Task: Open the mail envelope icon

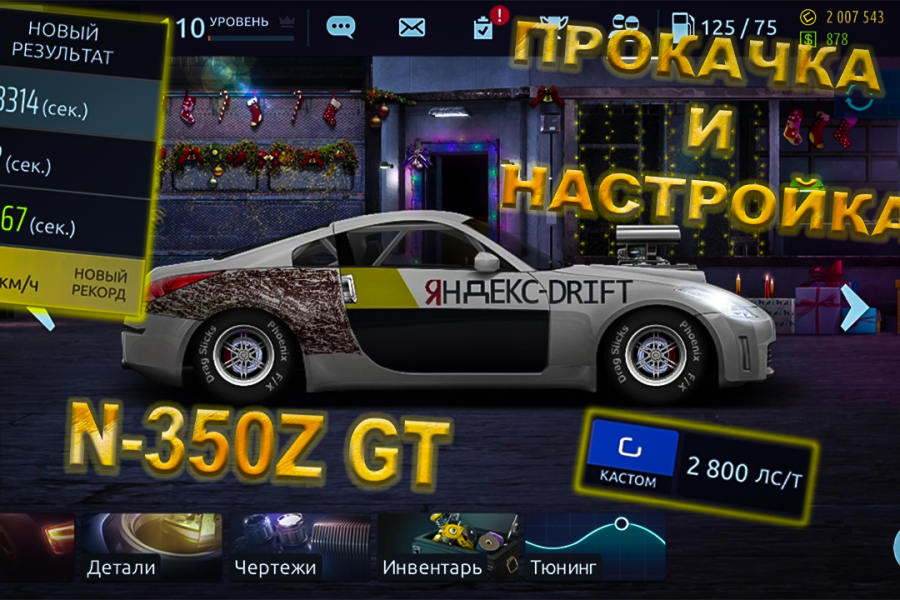Action: (x=412, y=27)
